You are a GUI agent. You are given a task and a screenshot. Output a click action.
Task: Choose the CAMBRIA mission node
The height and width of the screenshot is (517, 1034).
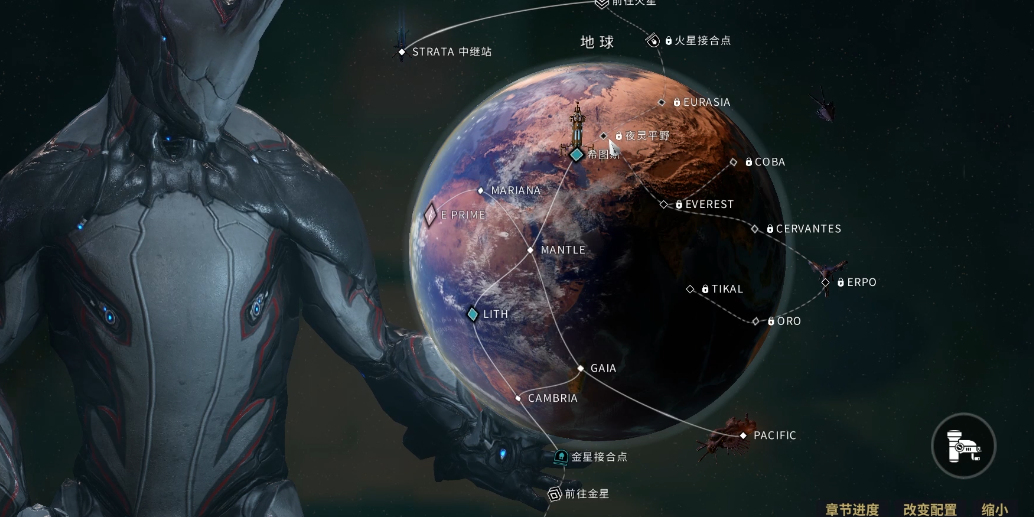pos(518,398)
